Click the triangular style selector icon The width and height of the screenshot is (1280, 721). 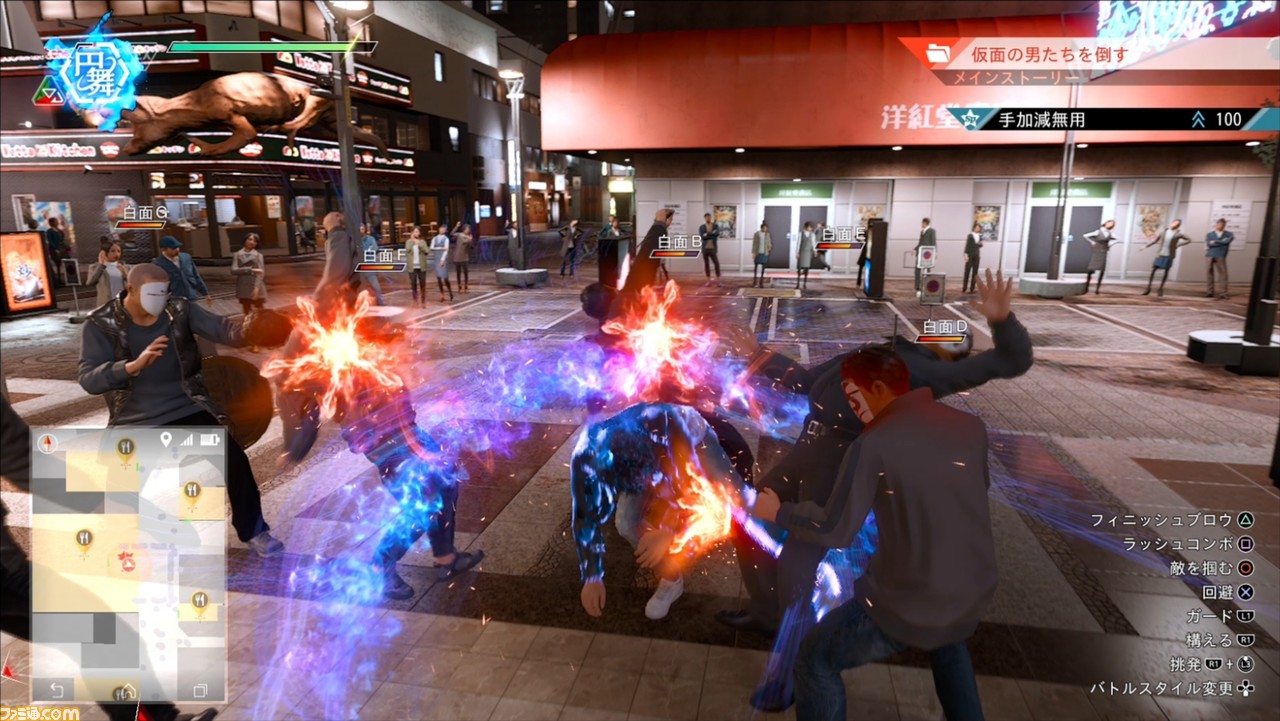47,93
